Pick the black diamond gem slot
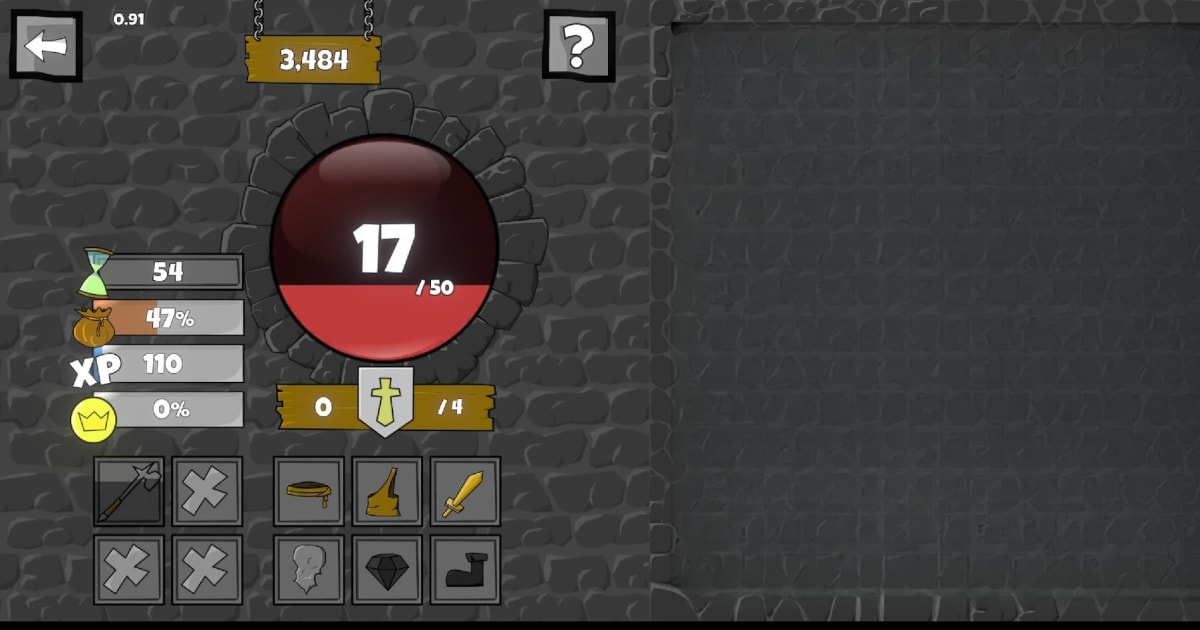This screenshot has width=1200, height=630. point(387,569)
